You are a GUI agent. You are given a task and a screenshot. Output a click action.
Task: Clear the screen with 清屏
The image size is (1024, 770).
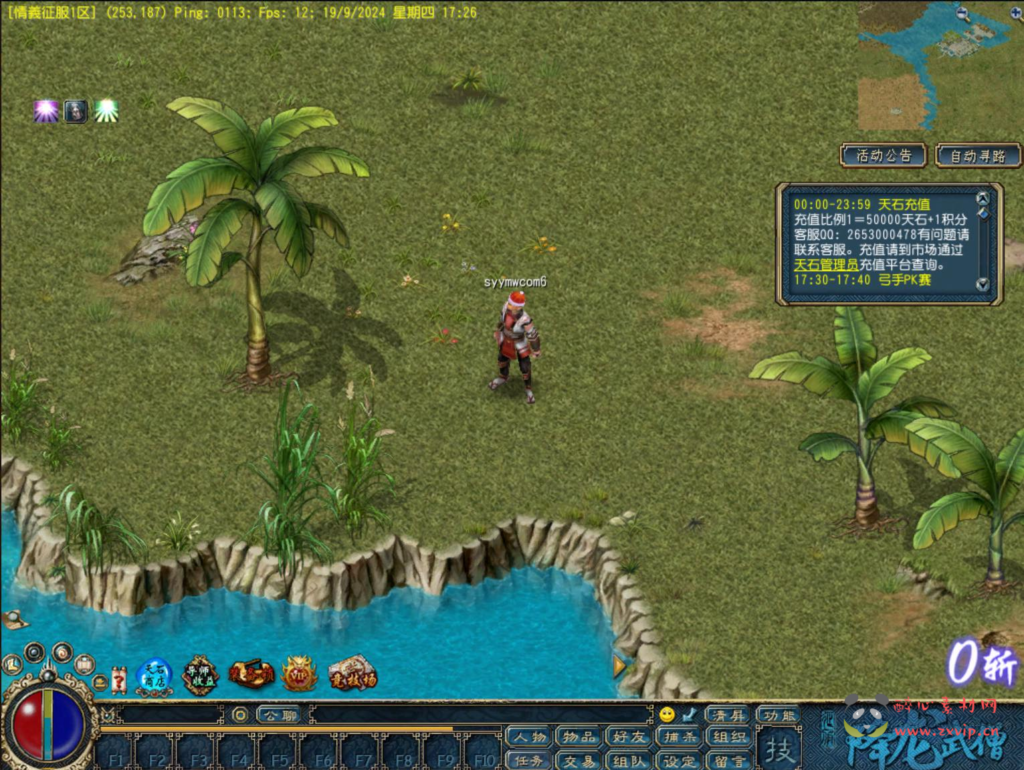click(x=727, y=715)
